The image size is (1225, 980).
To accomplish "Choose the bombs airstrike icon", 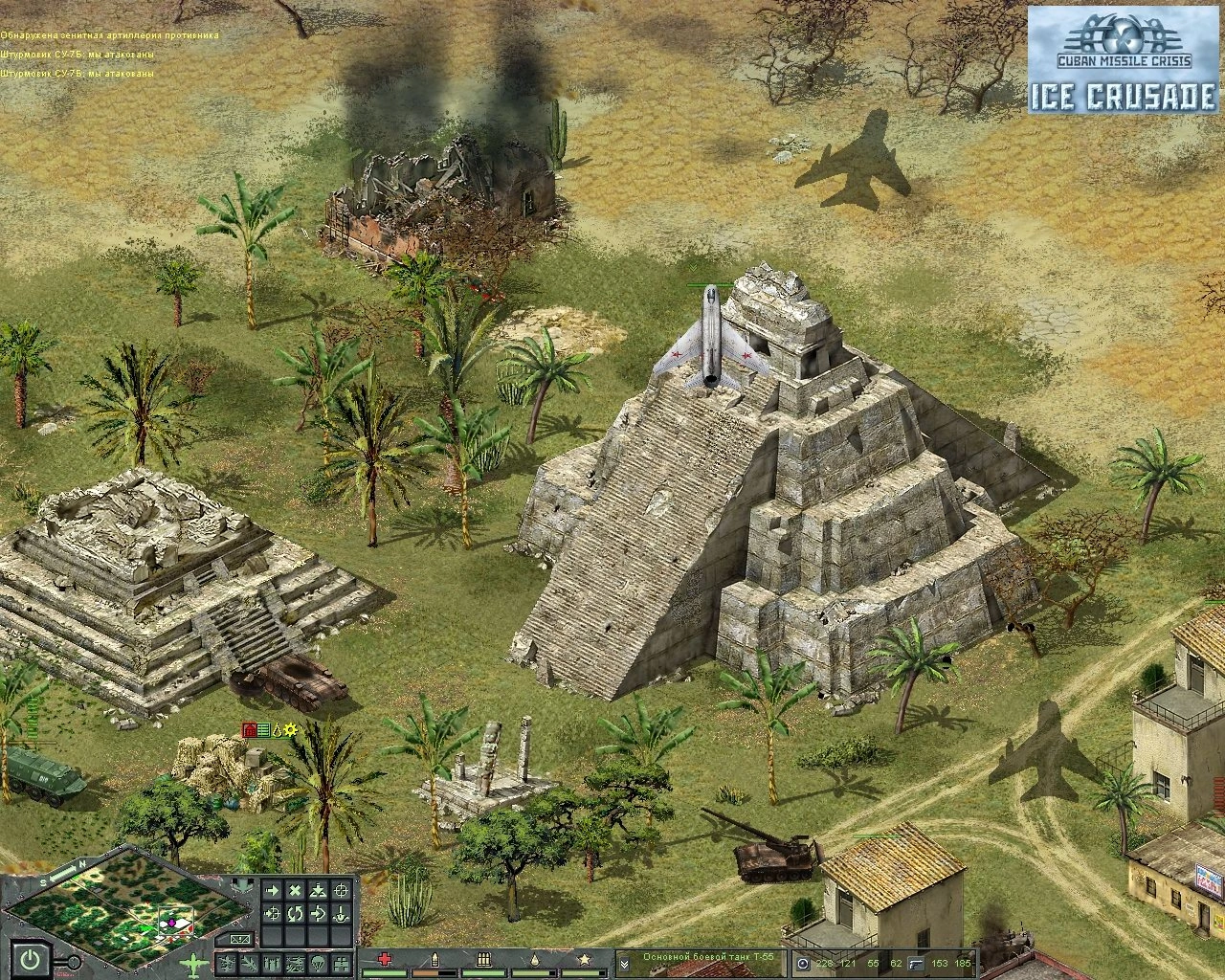I will pos(272,961).
